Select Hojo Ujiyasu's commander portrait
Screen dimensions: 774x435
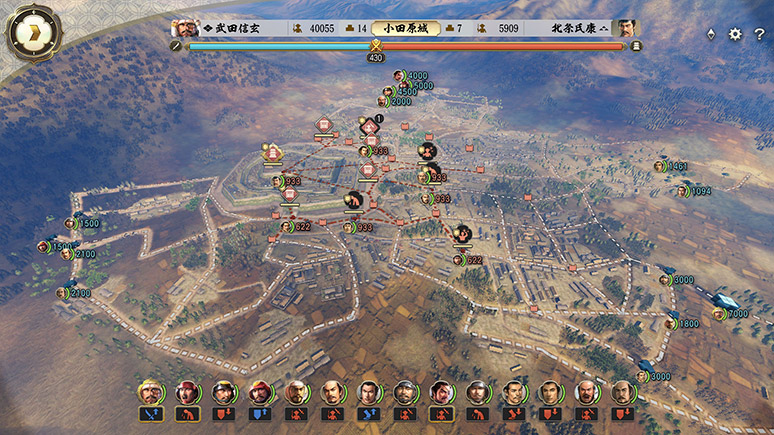627,29
